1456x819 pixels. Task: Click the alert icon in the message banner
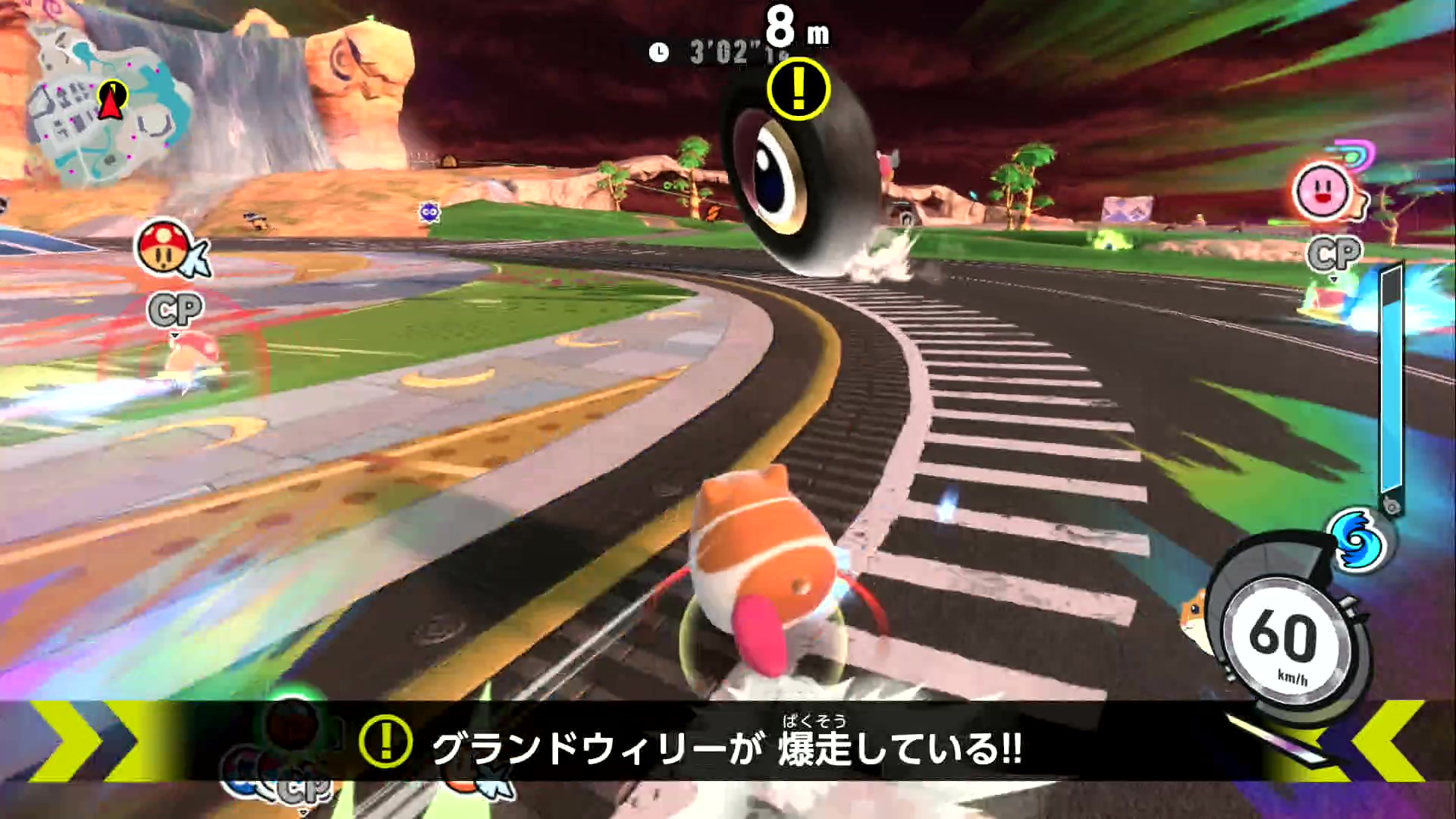point(385,742)
